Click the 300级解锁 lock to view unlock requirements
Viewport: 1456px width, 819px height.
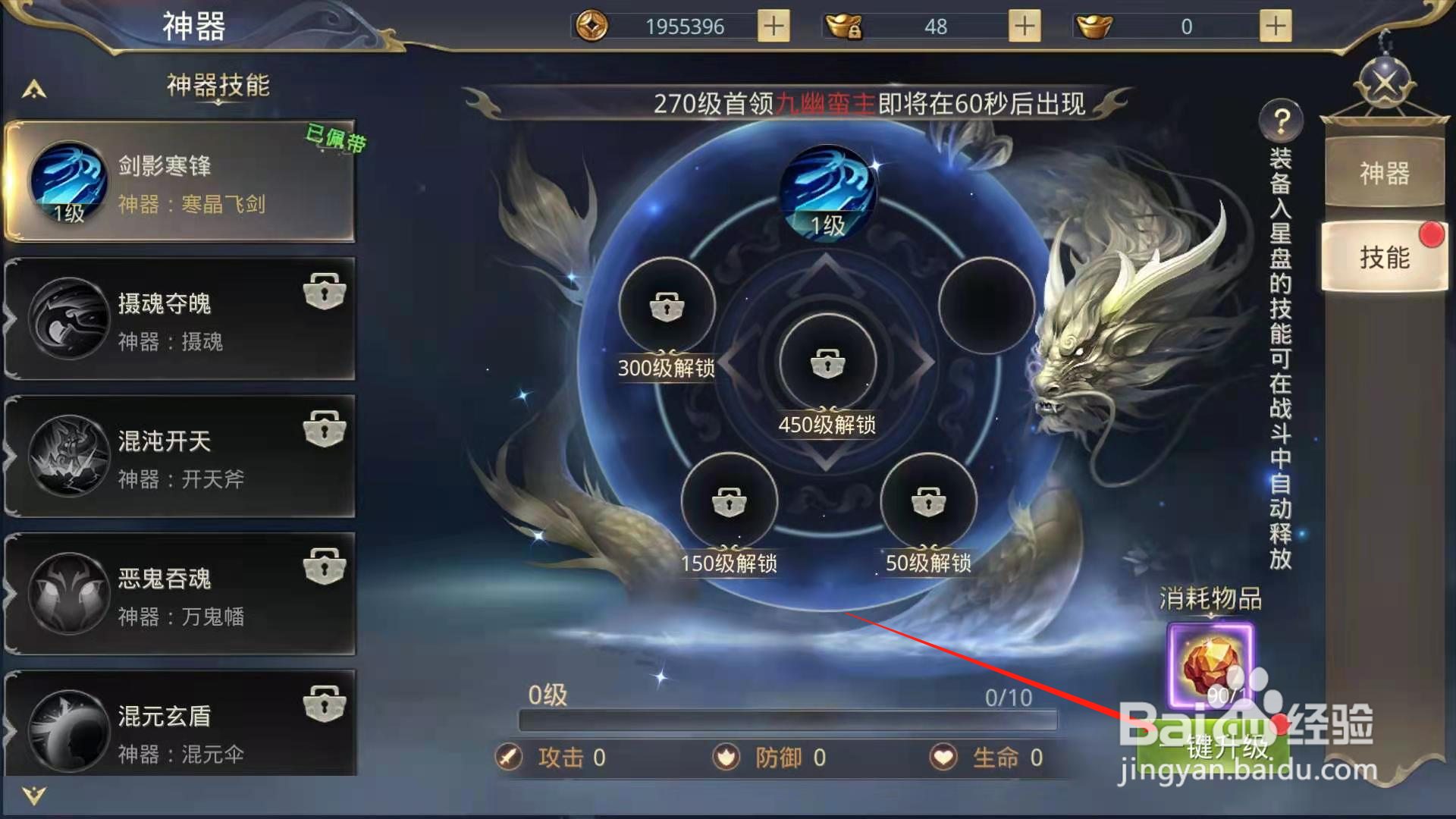666,303
